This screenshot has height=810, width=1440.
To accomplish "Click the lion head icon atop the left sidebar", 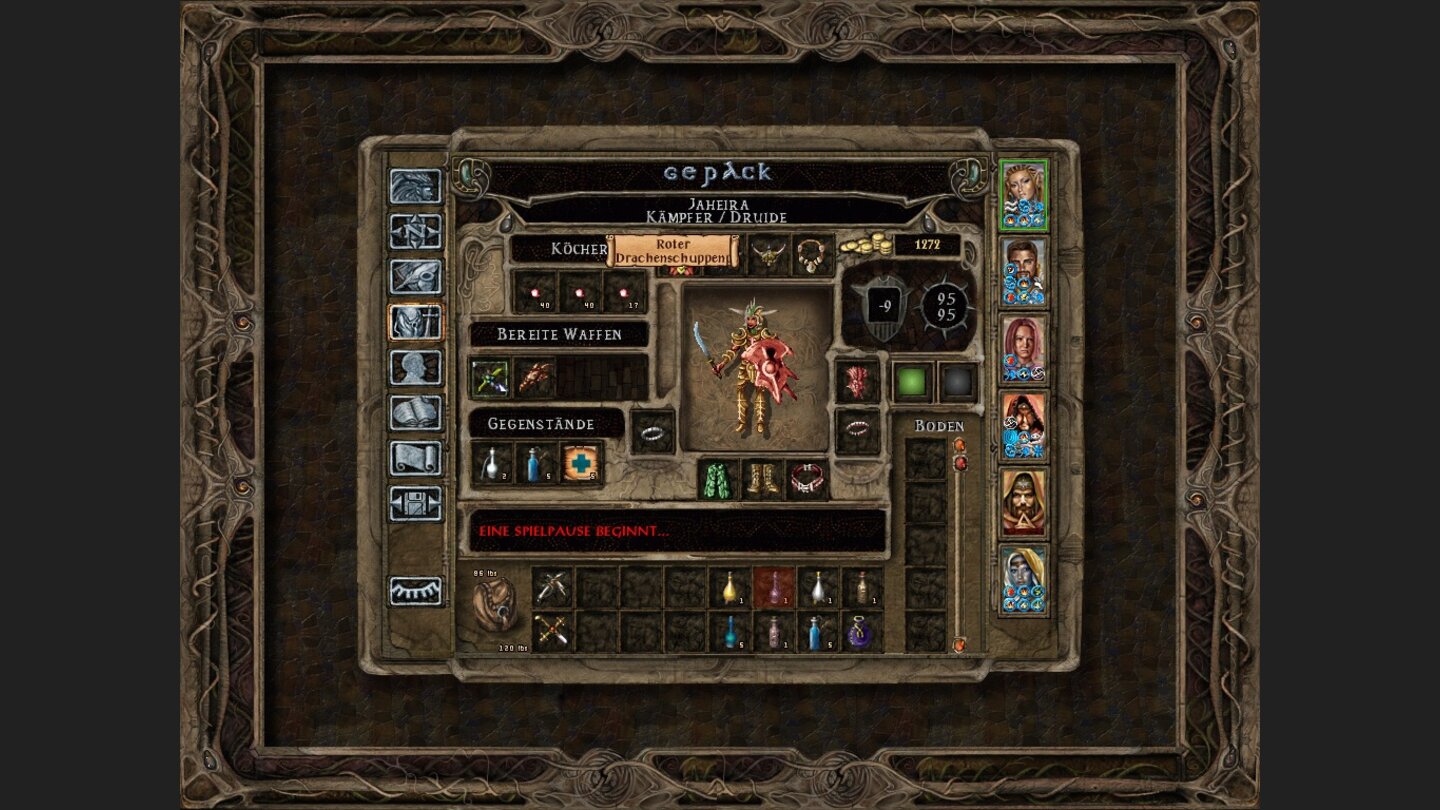I will point(413,186).
